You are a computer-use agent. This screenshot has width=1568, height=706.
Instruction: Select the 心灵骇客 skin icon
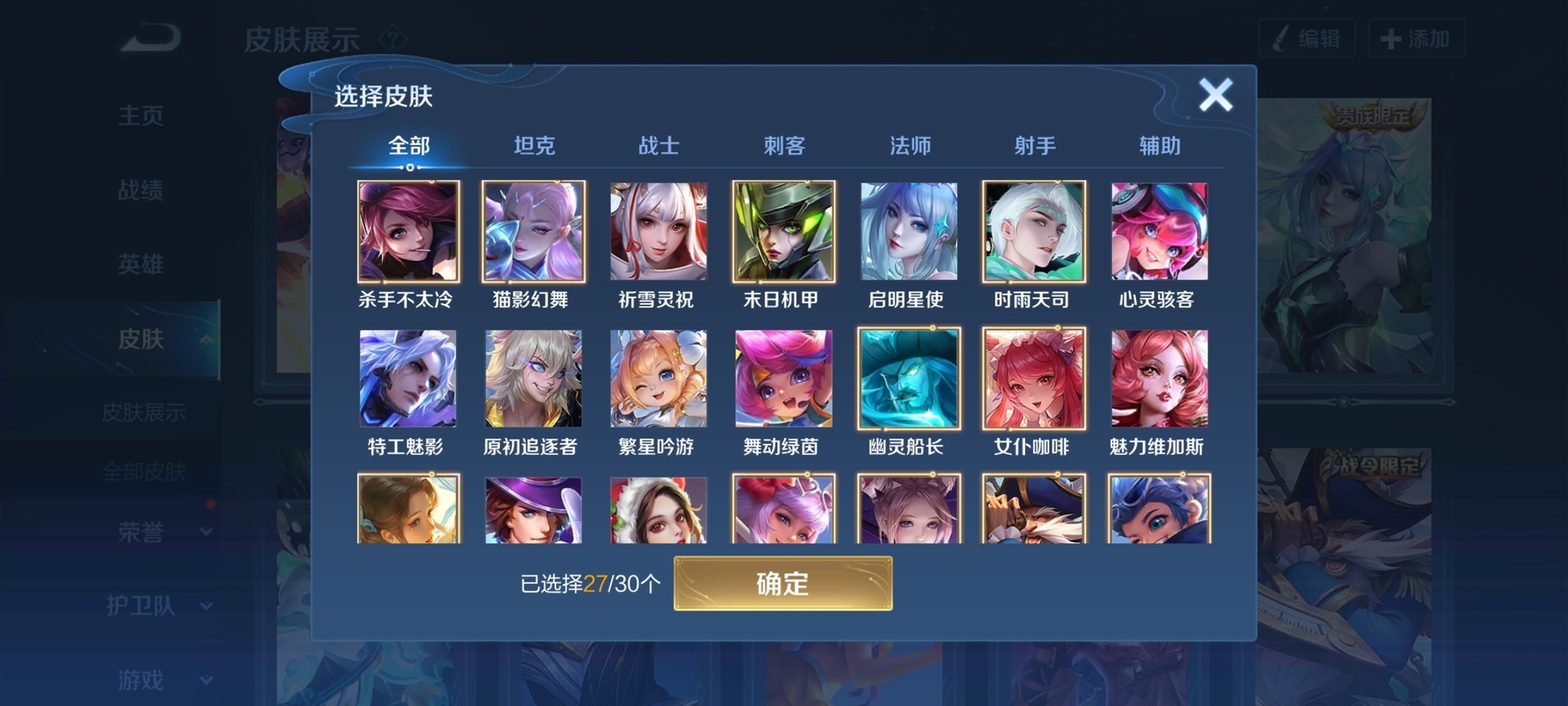click(x=1158, y=231)
